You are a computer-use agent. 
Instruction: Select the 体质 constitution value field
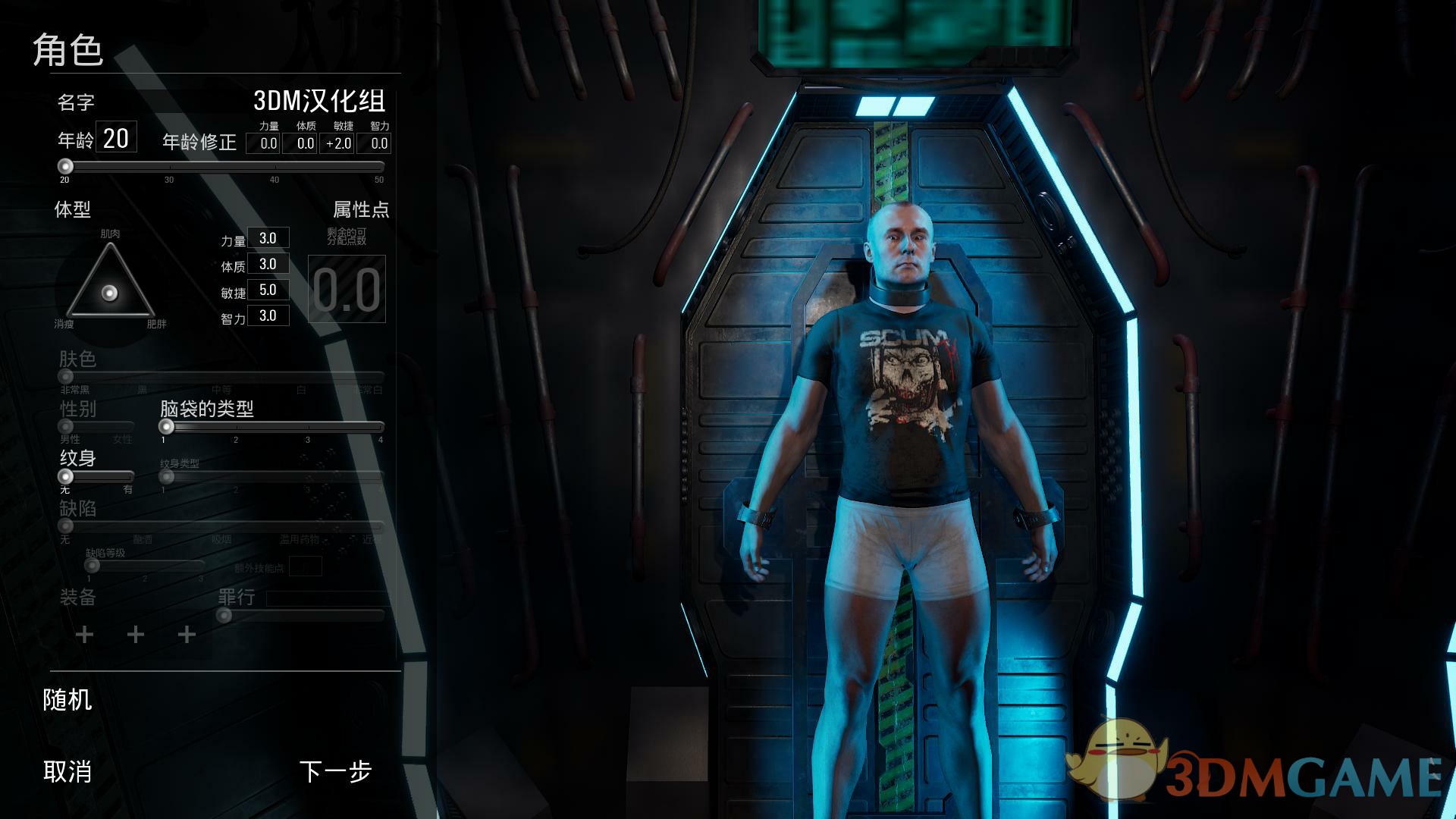pyautogui.click(x=268, y=264)
